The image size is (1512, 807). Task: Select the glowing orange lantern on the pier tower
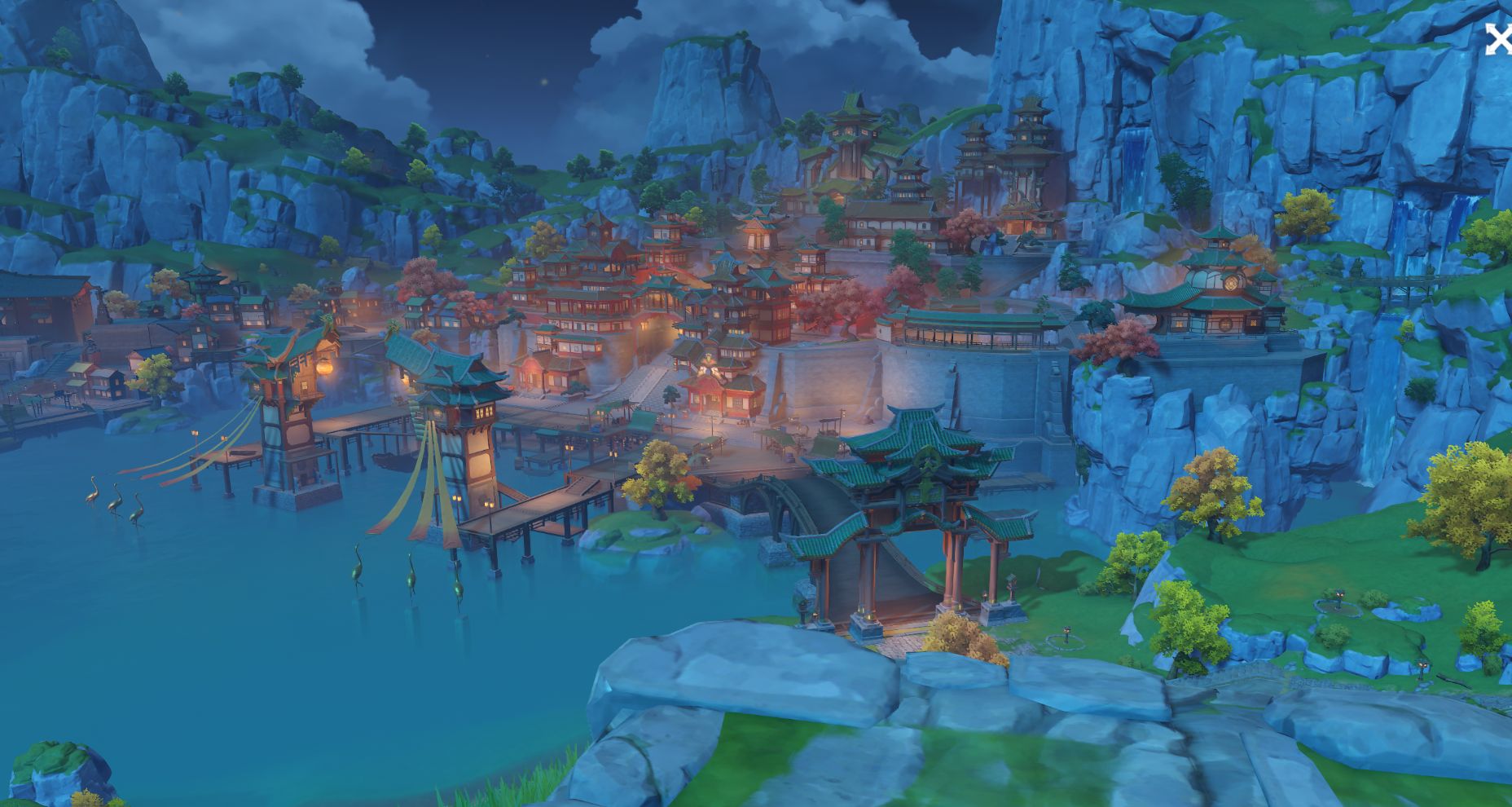pos(324,368)
